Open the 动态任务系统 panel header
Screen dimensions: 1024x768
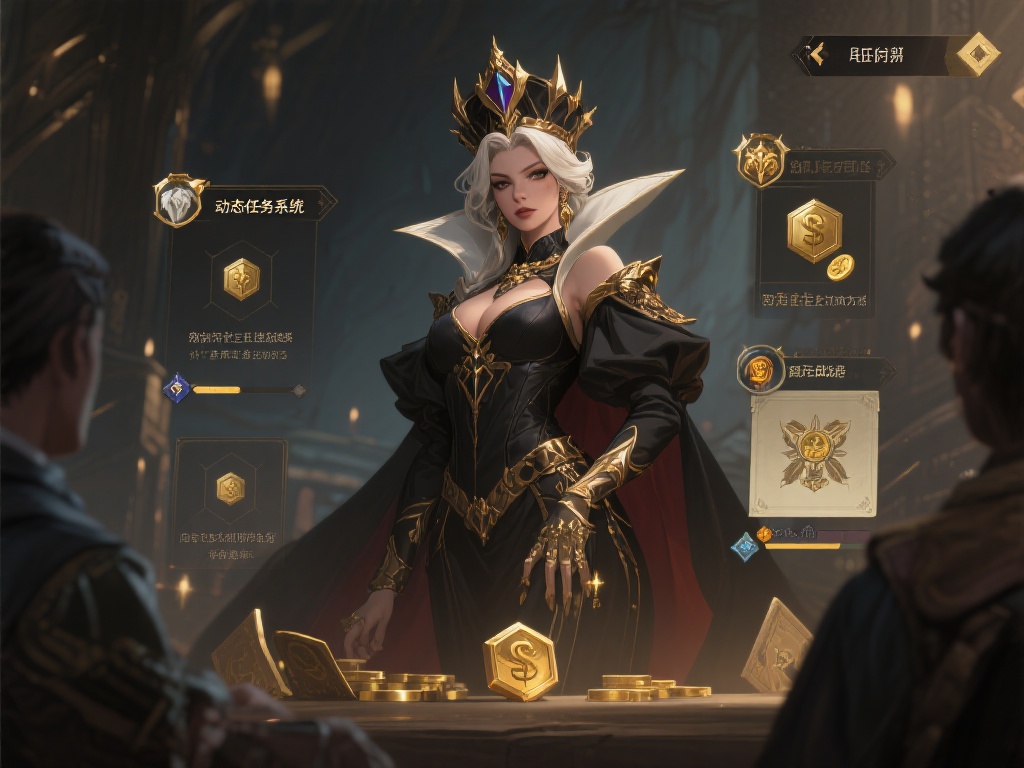point(259,206)
